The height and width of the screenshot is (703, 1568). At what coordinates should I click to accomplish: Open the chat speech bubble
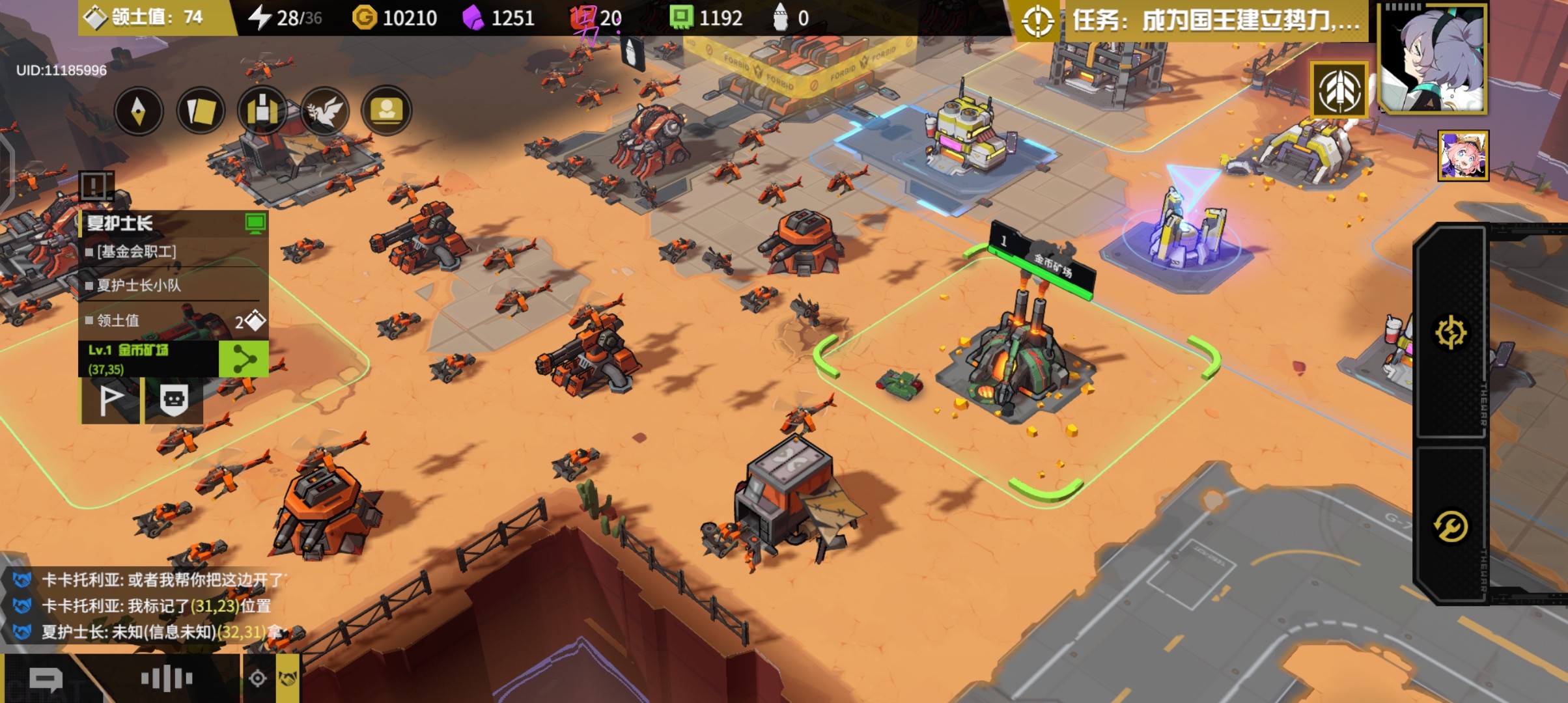tap(46, 680)
